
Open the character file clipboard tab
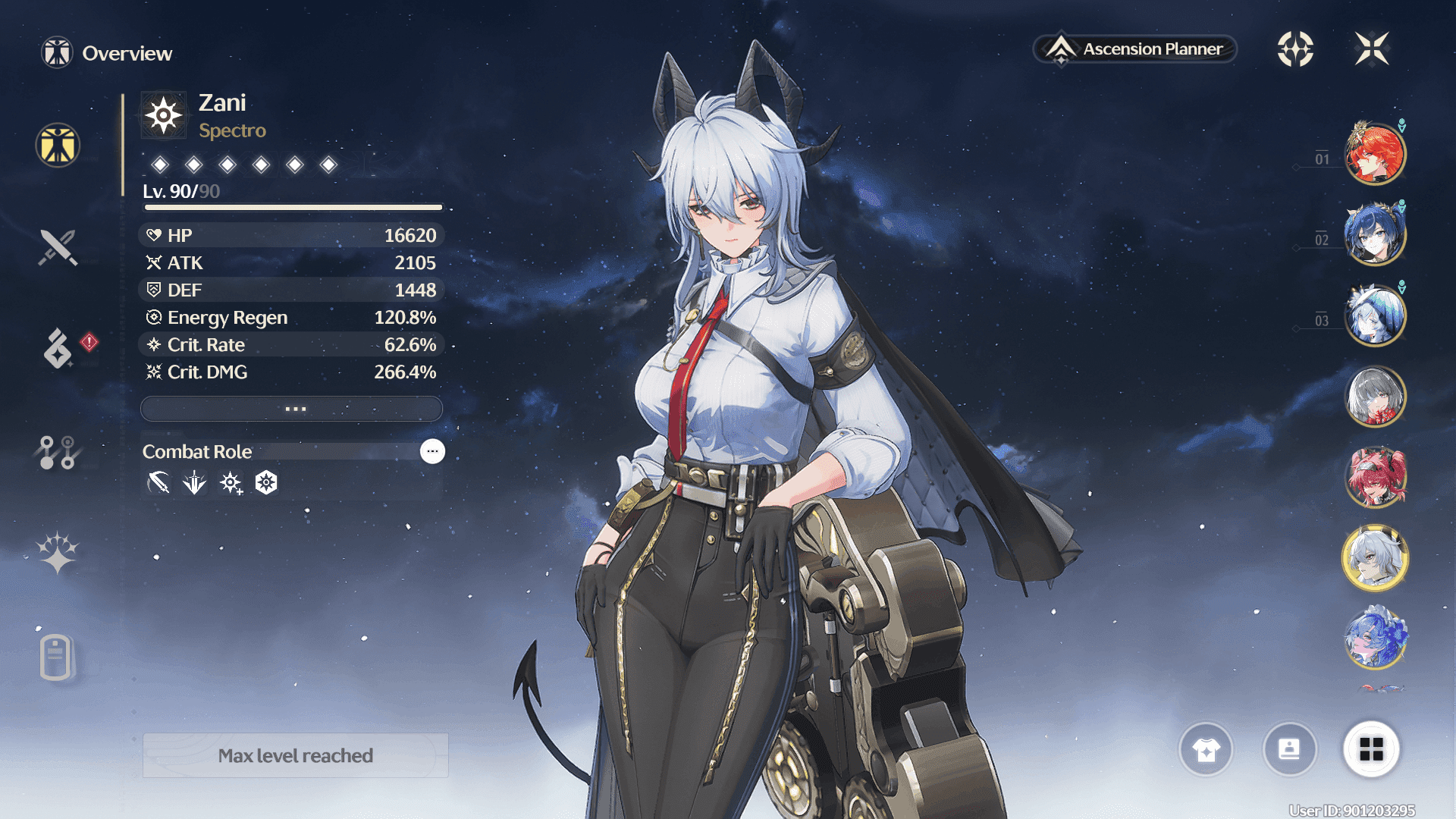[x=56, y=657]
